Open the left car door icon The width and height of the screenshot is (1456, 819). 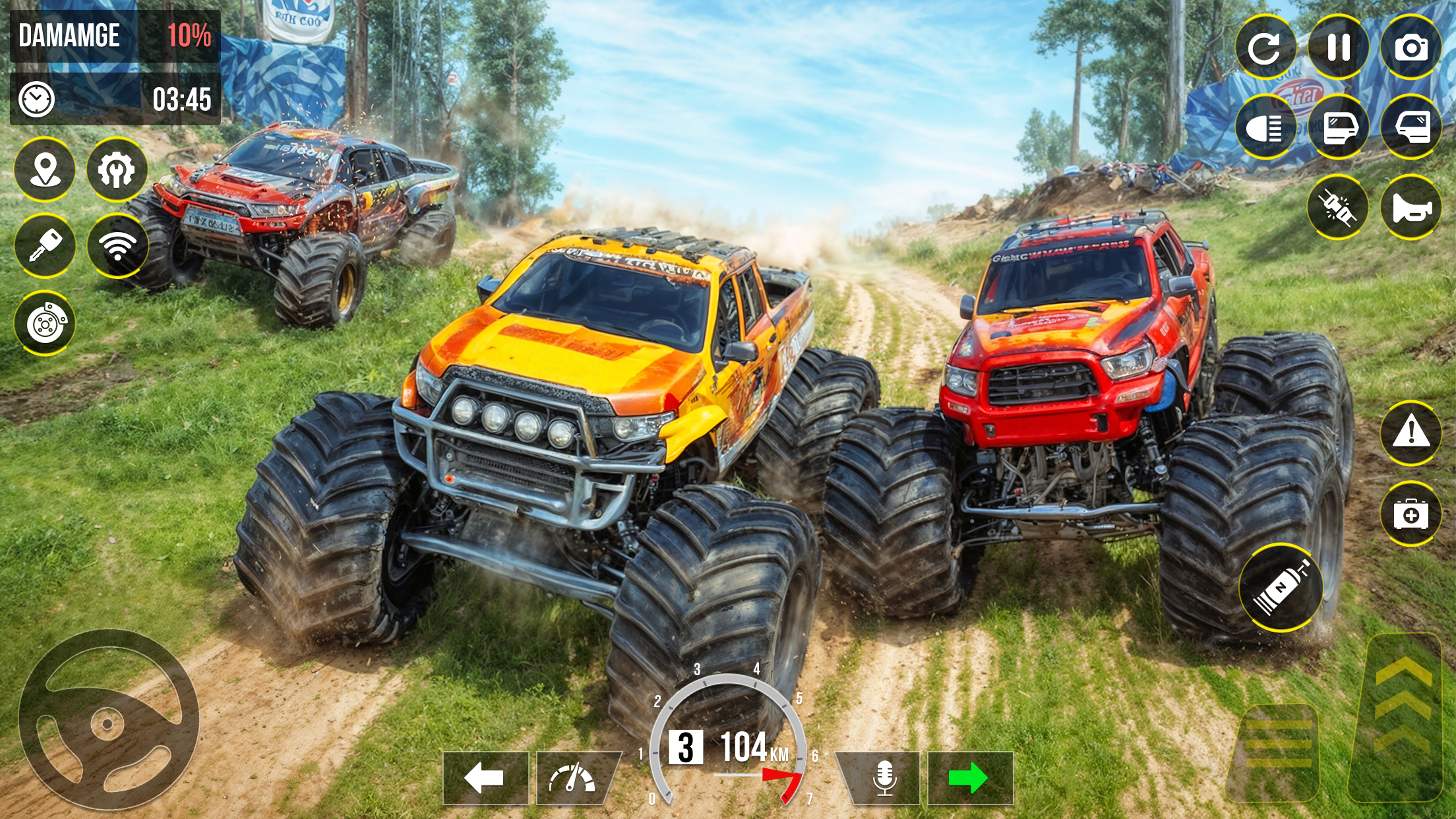1339,127
